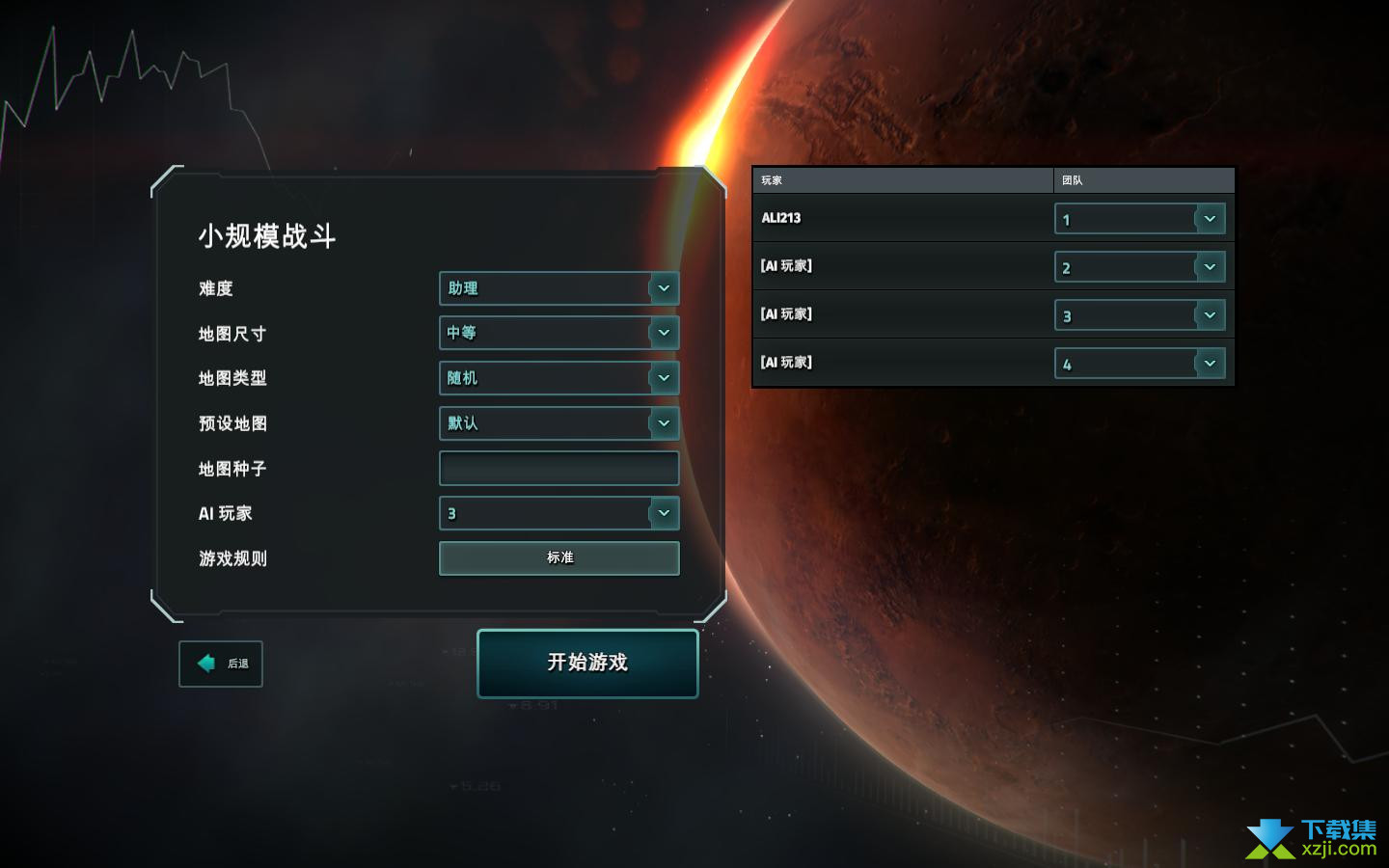Select the ALI213 player row
1389x868 pixels.
click(x=897, y=218)
